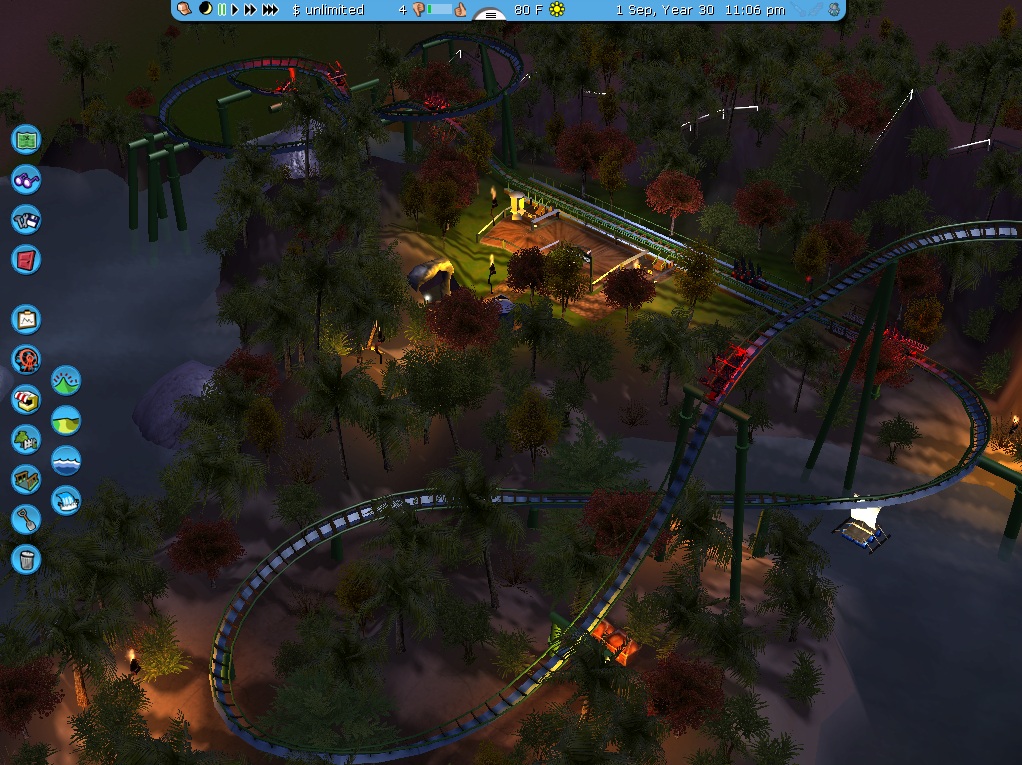This screenshot has width=1022, height=765.
Task: Pause the game with the pause button
Action: (x=221, y=10)
